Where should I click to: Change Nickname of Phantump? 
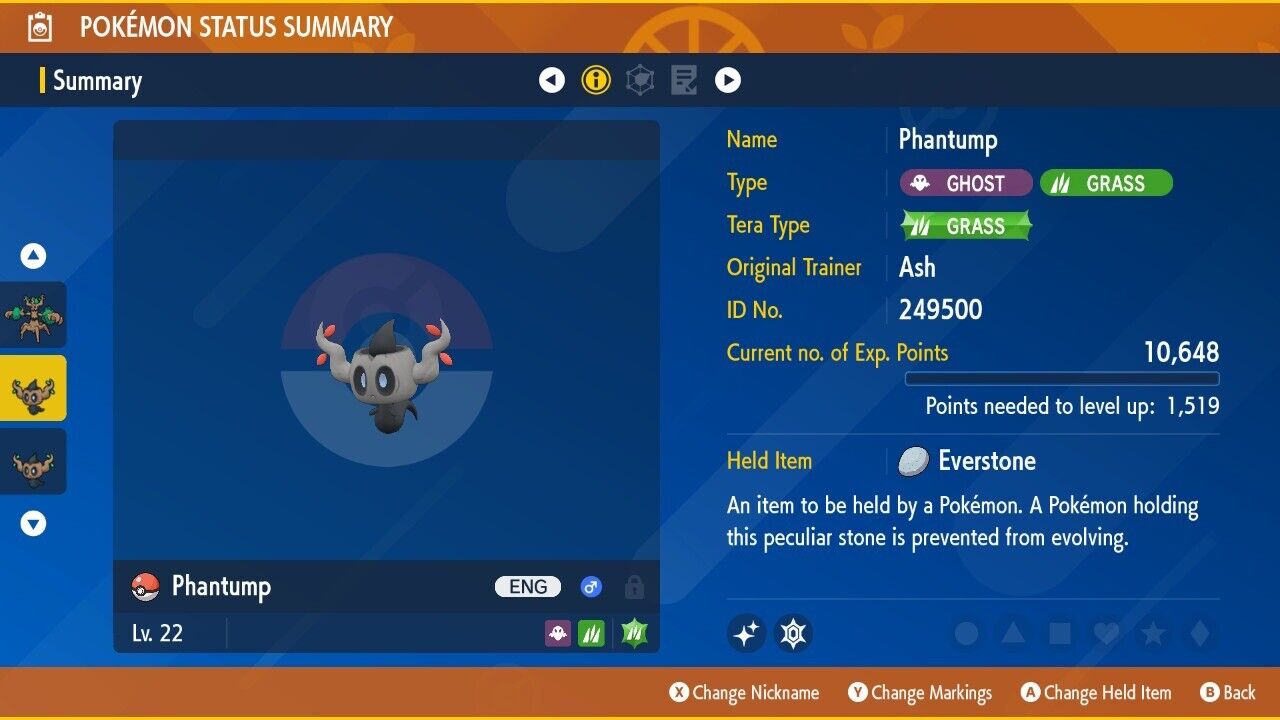744,692
